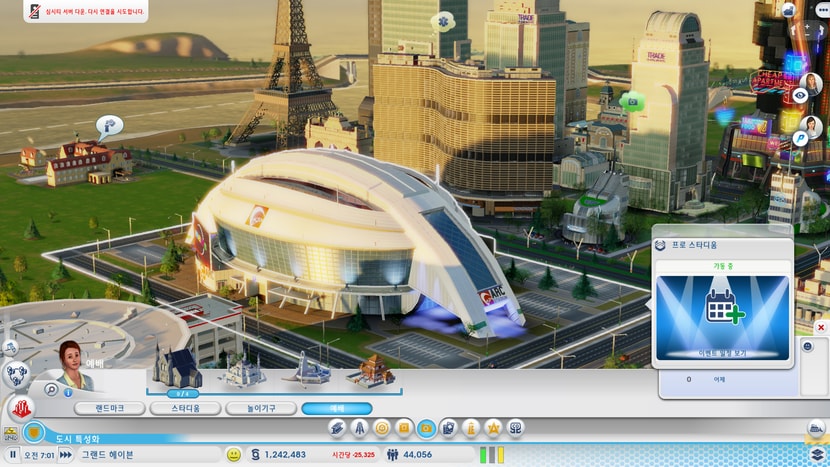Image resolution: width=830 pixels, height=467 pixels.
Task: Open the Simoleon budget panel
Action: 256,454
